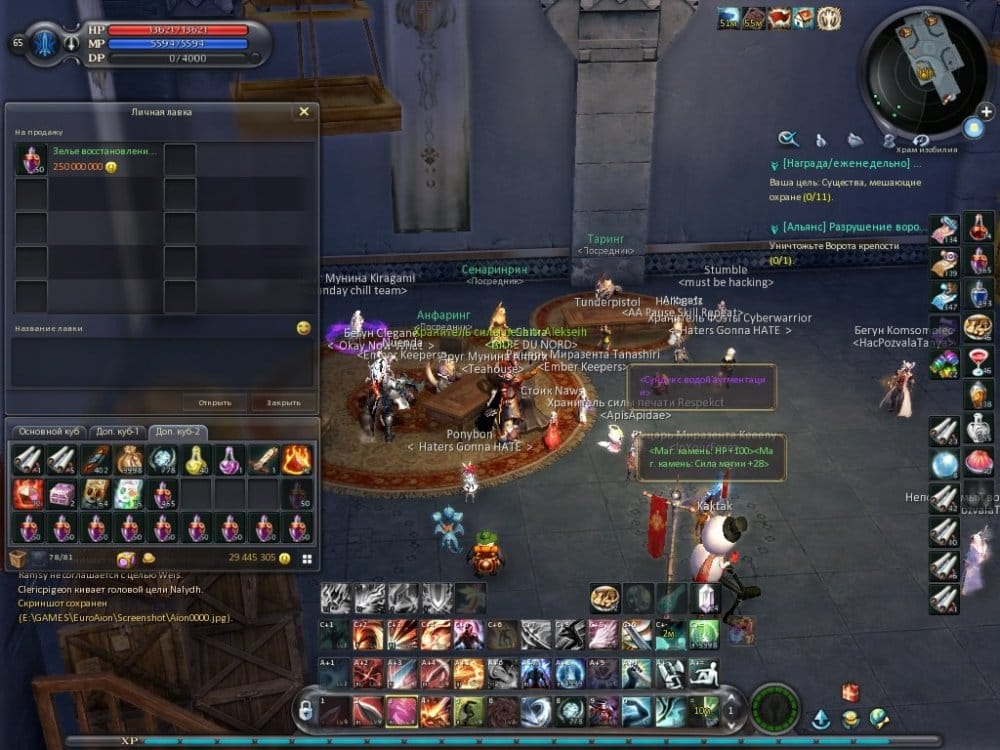Open the [Альянс] Разрушение ворот quest entry
This screenshot has height=750, width=1000.
[845, 227]
